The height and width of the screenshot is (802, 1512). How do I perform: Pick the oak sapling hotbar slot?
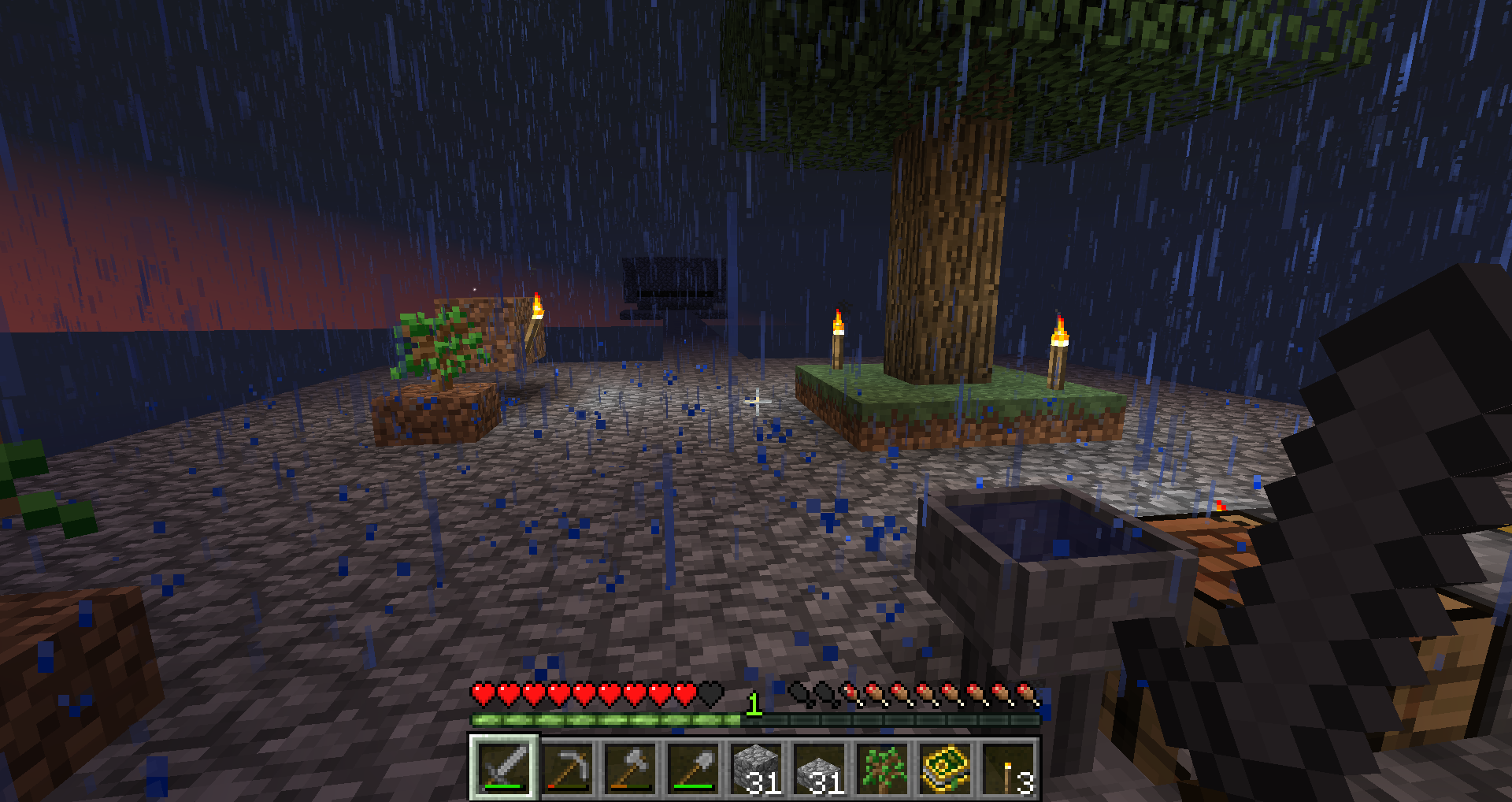click(x=883, y=768)
